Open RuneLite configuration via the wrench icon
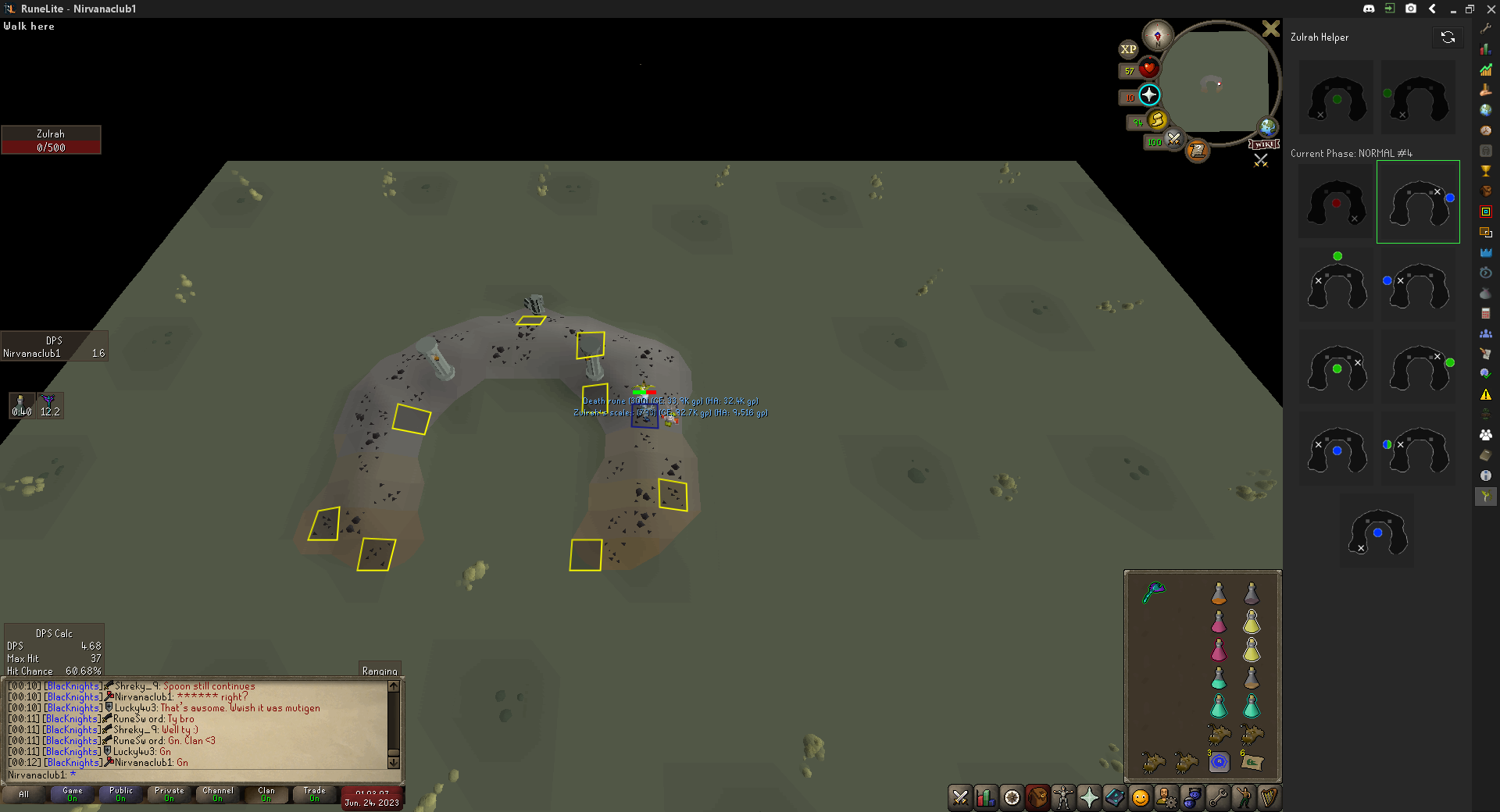Screen dimensions: 1500x812 (x=1486, y=28)
